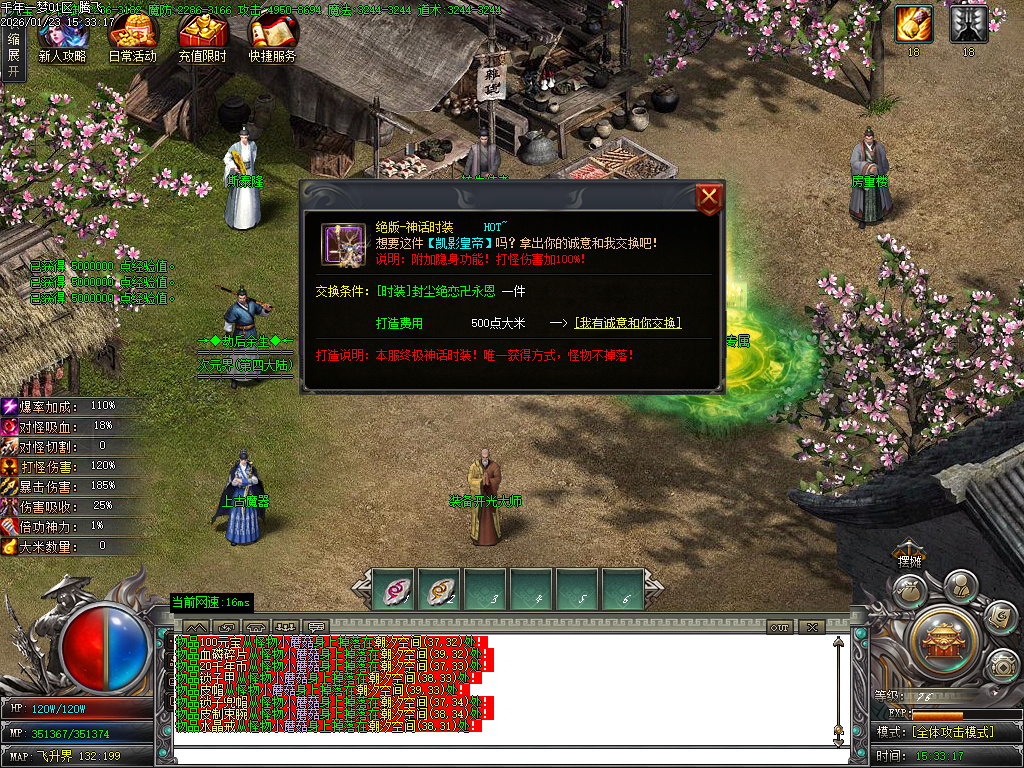Open the character panel silhouette icon
The width and height of the screenshot is (1024, 768).
pyautogui.click(x=960, y=585)
